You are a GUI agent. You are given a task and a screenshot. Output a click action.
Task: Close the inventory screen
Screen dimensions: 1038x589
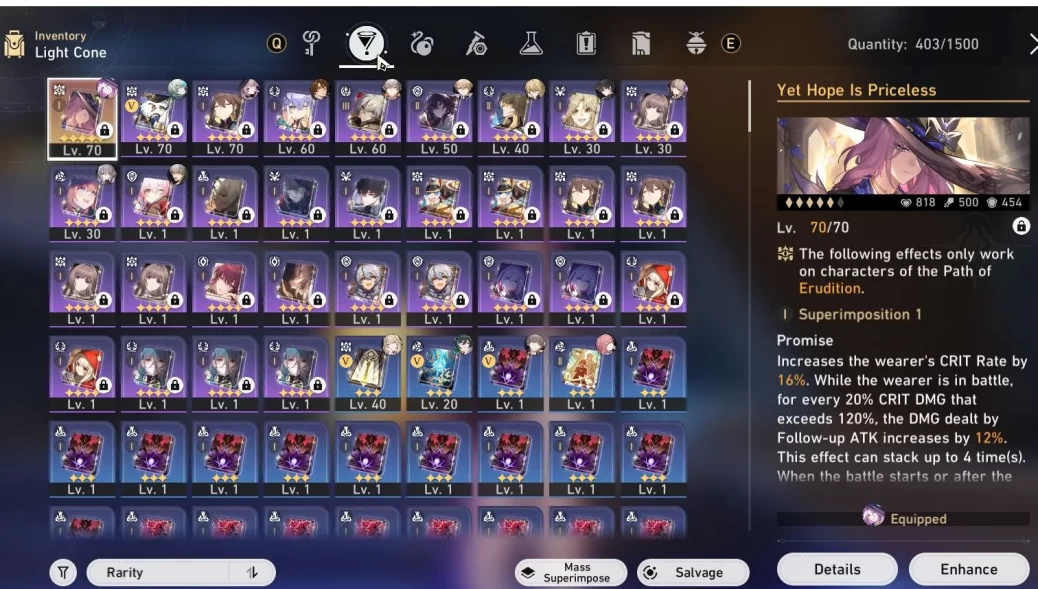tap(1032, 43)
